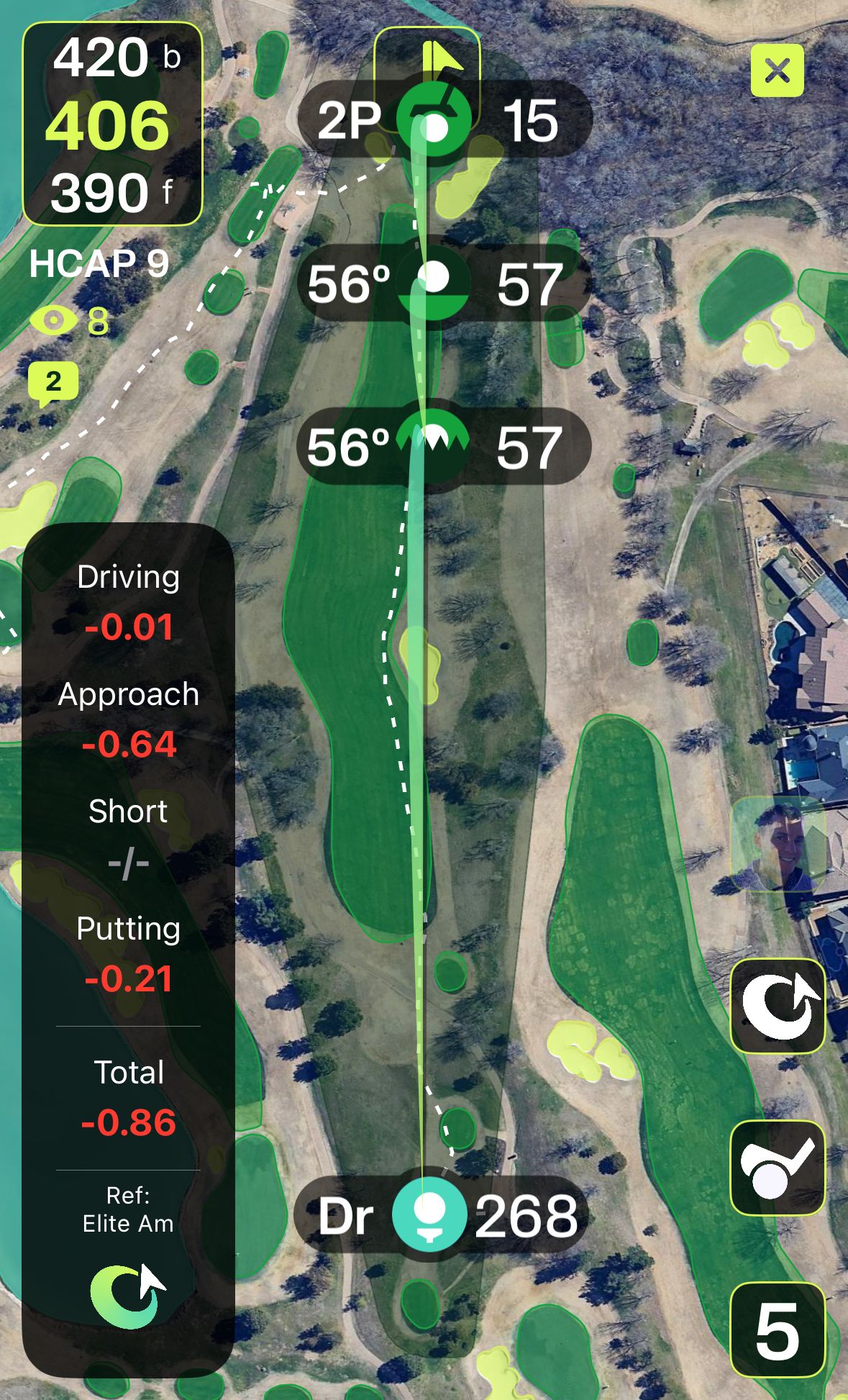Open the club and ball shot button
This screenshot has height=1400, width=848.
pyautogui.click(x=777, y=1168)
